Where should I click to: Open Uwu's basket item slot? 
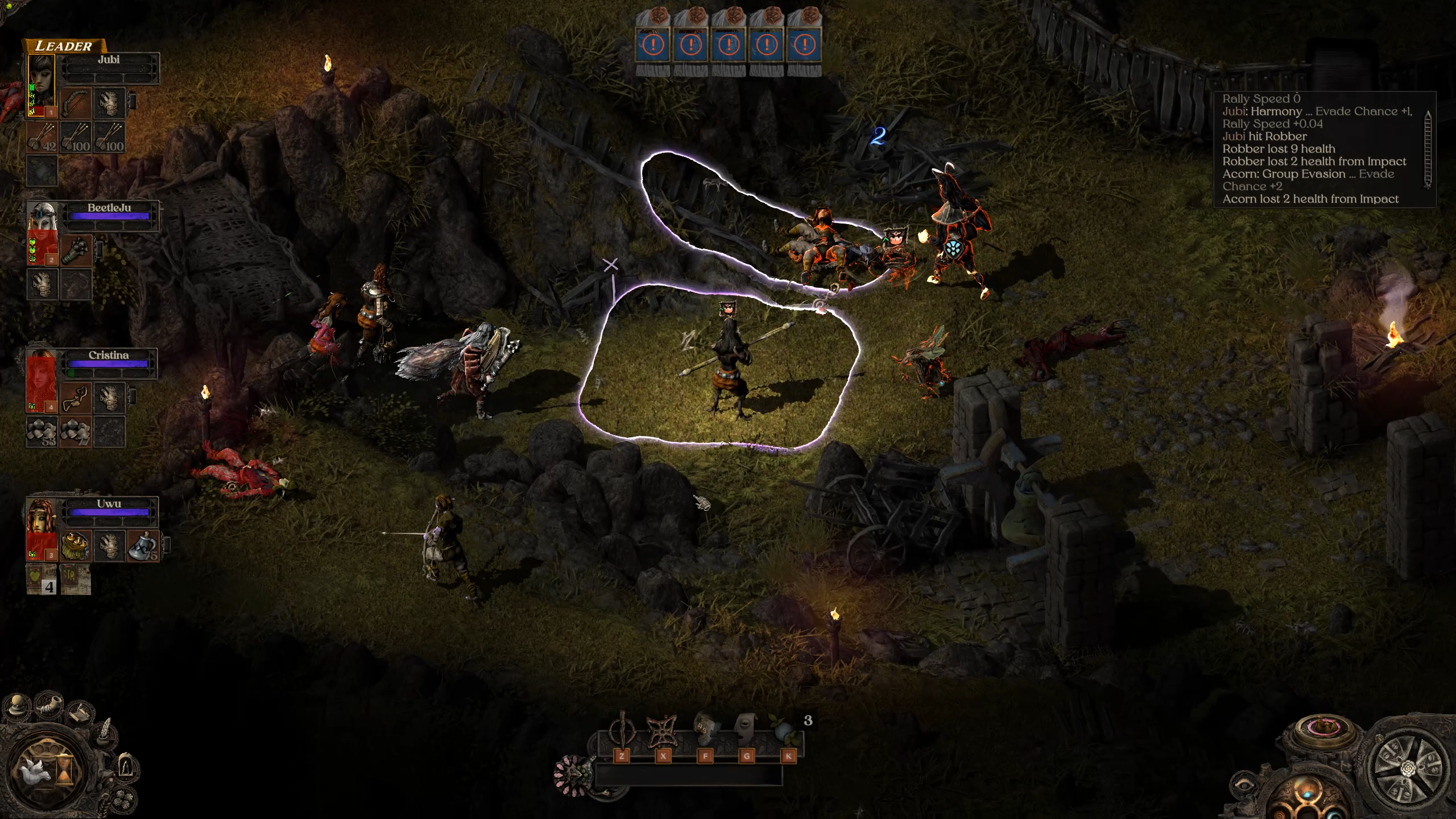[76, 546]
